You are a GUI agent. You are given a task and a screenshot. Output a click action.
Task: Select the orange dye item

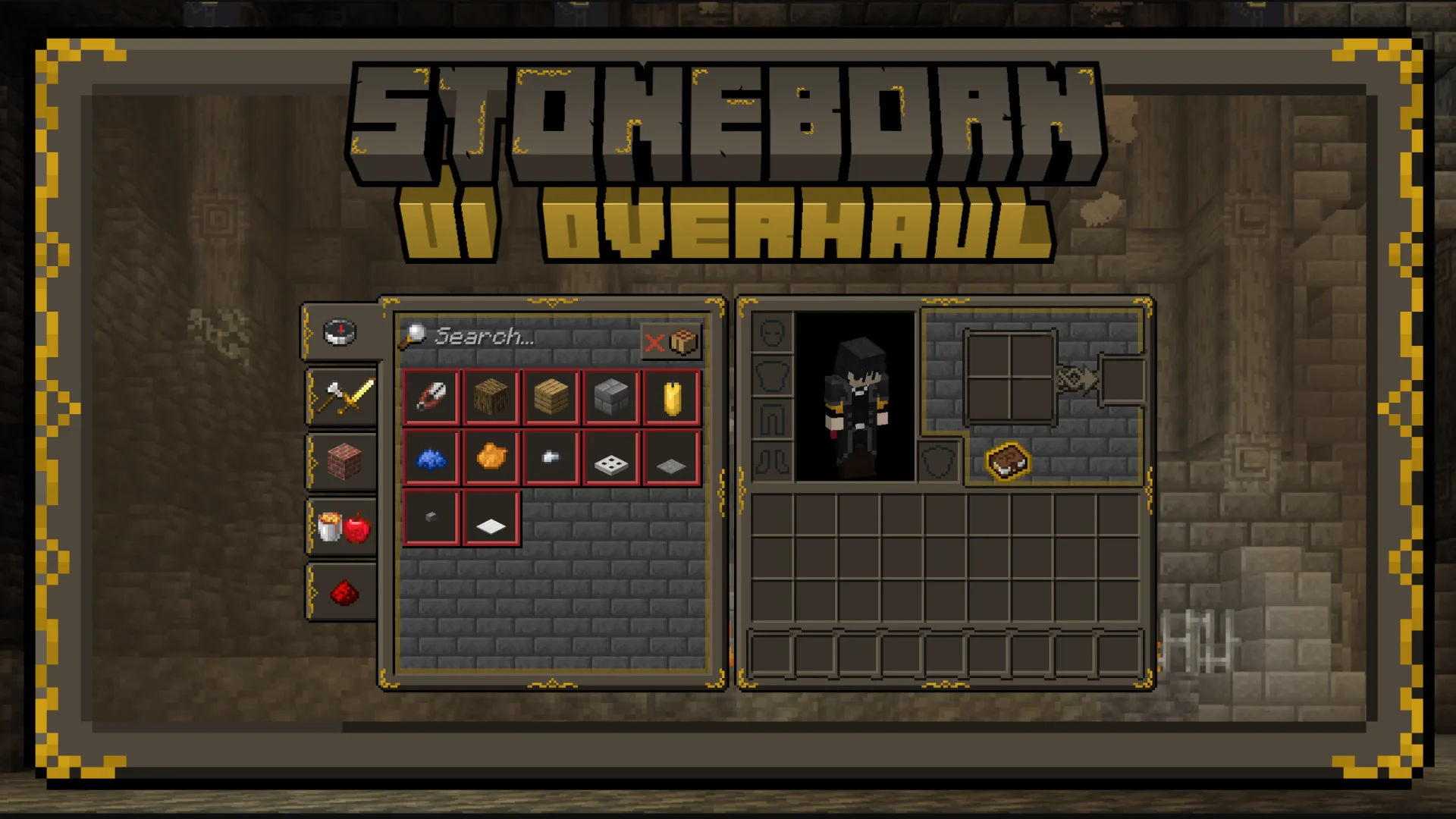point(491,456)
